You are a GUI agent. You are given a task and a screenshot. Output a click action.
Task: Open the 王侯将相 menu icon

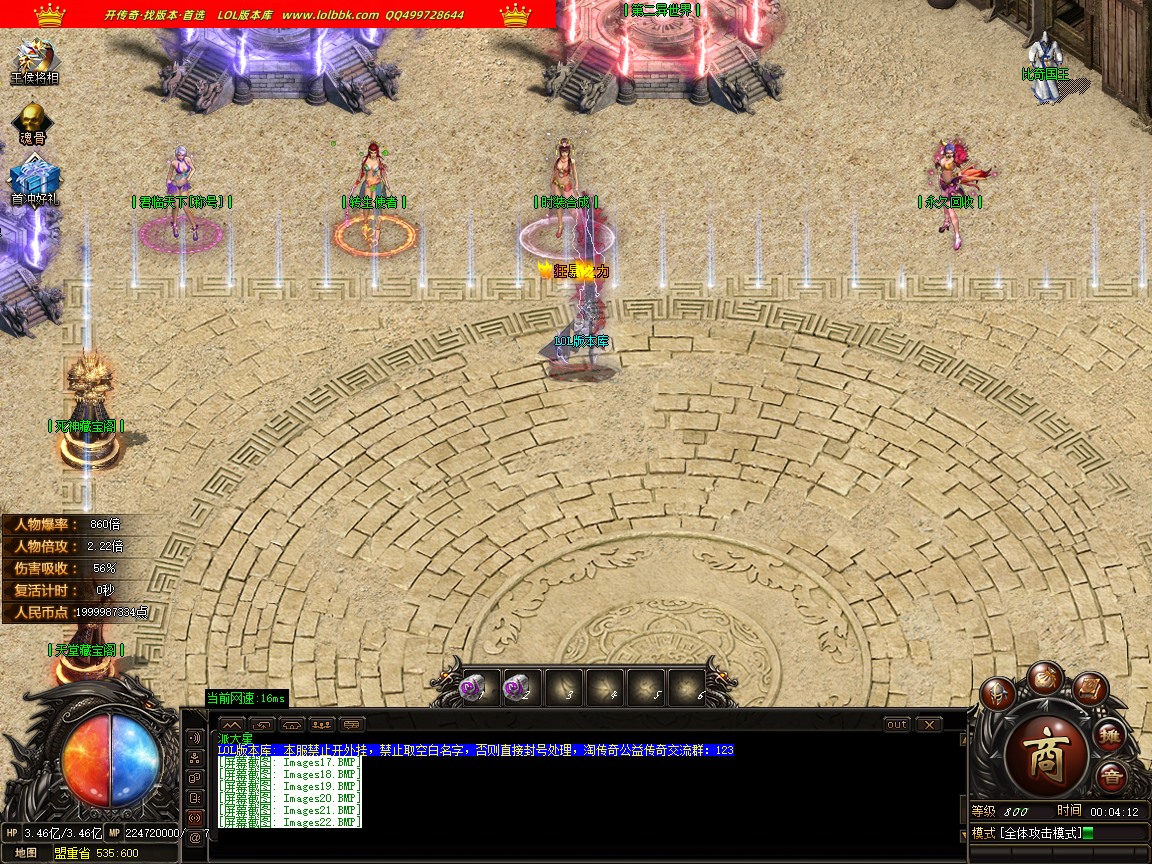(33, 58)
